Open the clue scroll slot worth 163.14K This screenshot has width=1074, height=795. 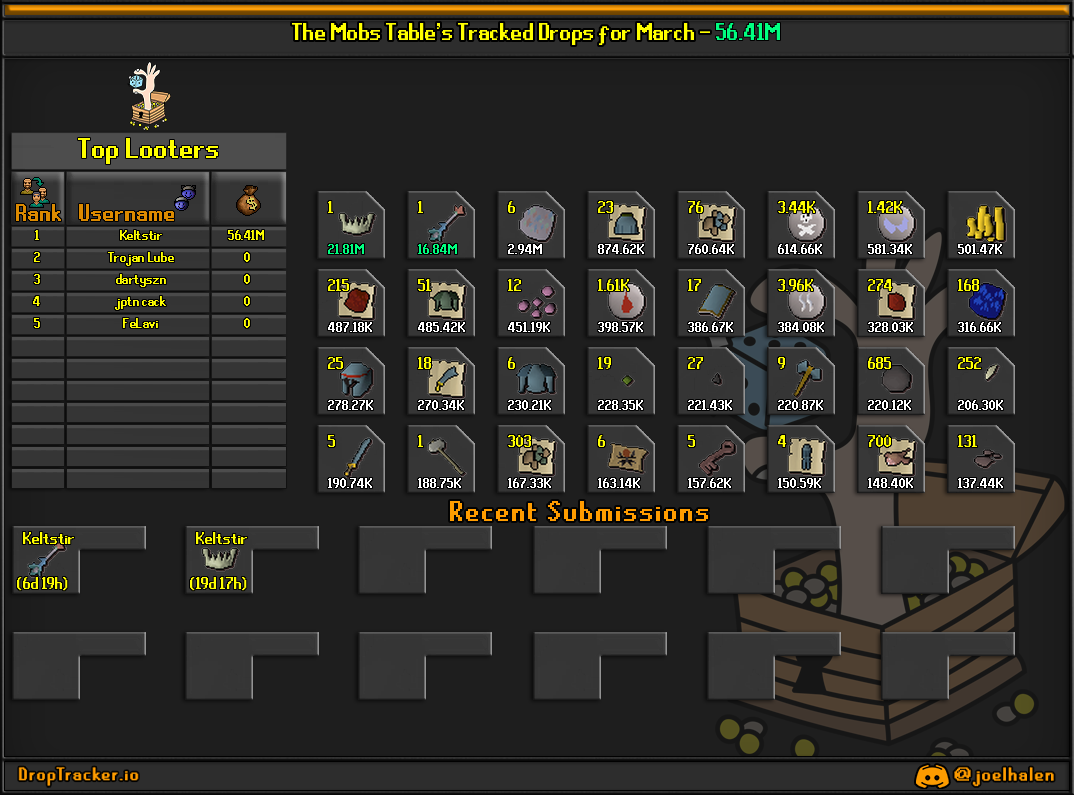(x=621, y=459)
